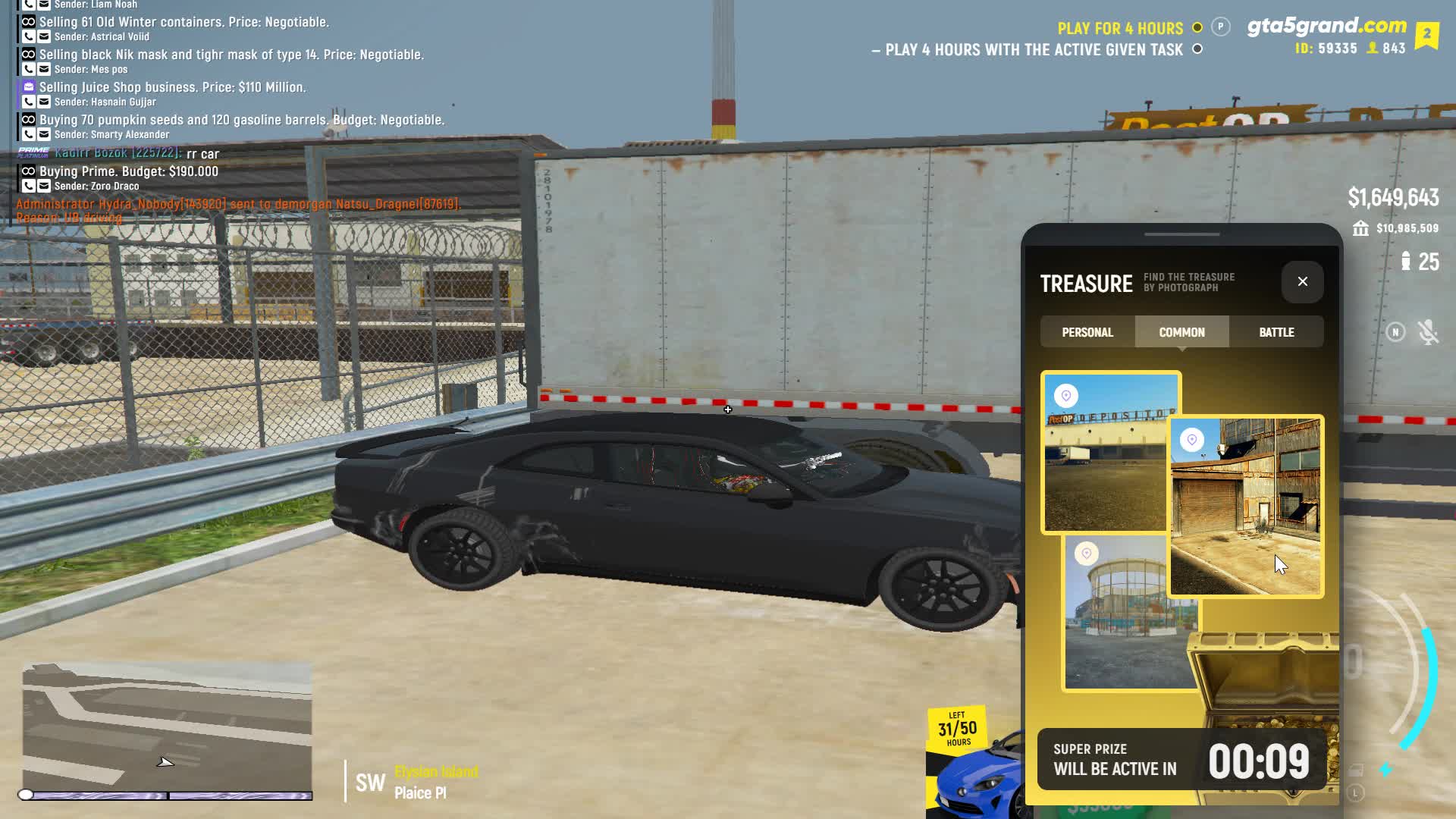Viewport: 1456px width, 819px height.
Task: Click the Juice Shop business ad message
Action: 173,87
